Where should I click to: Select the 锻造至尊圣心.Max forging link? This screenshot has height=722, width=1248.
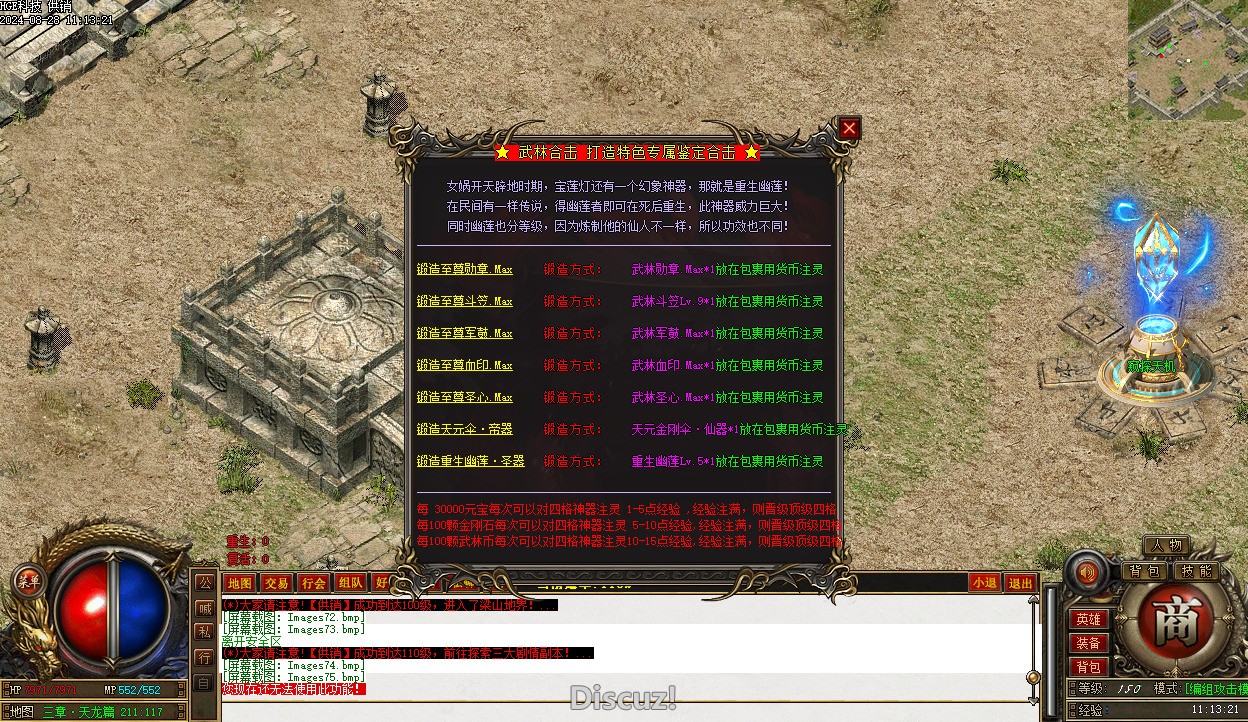click(464, 398)
